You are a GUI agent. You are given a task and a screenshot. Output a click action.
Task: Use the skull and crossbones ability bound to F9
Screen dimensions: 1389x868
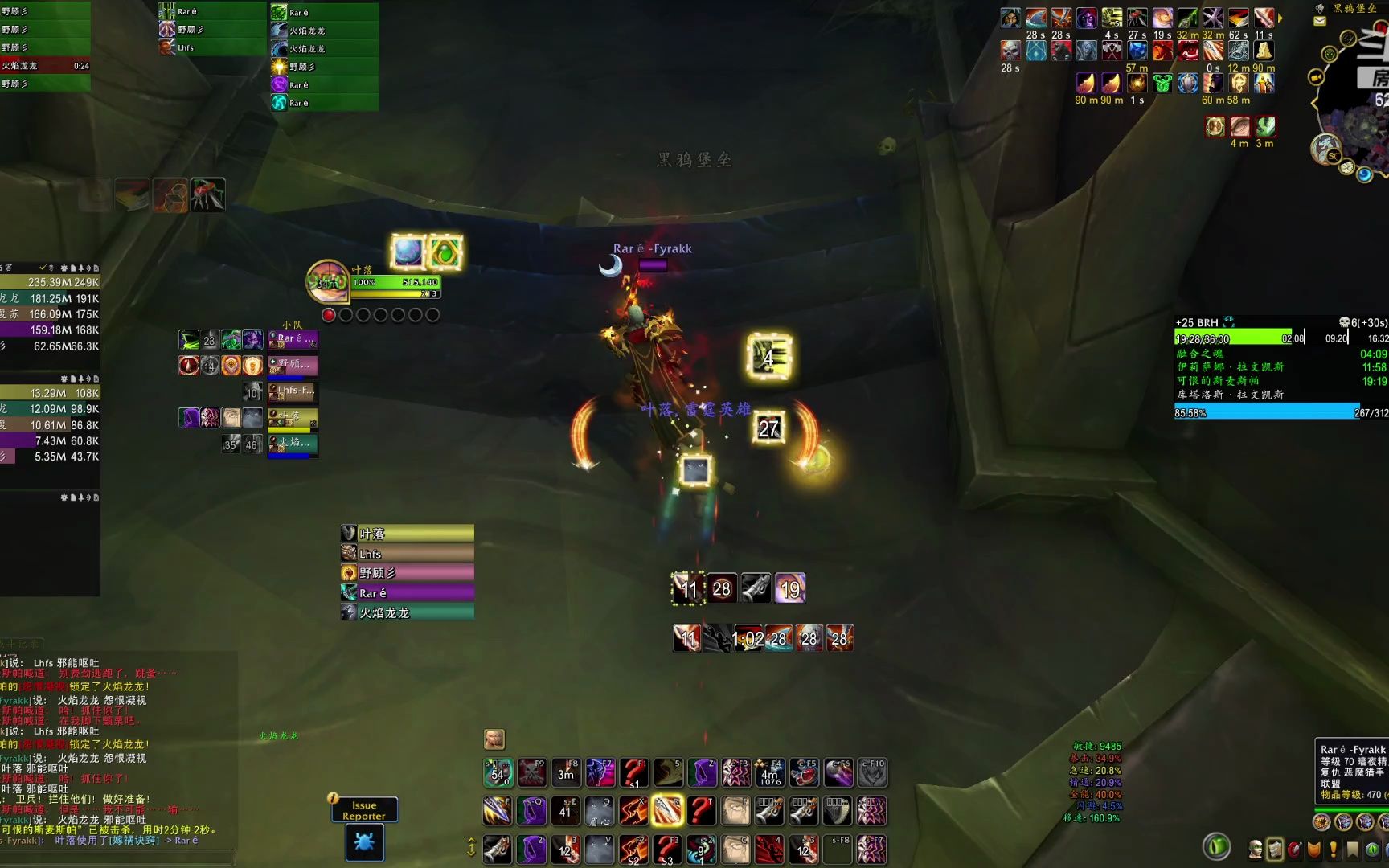pyautogui.click(x=531, y=773)
